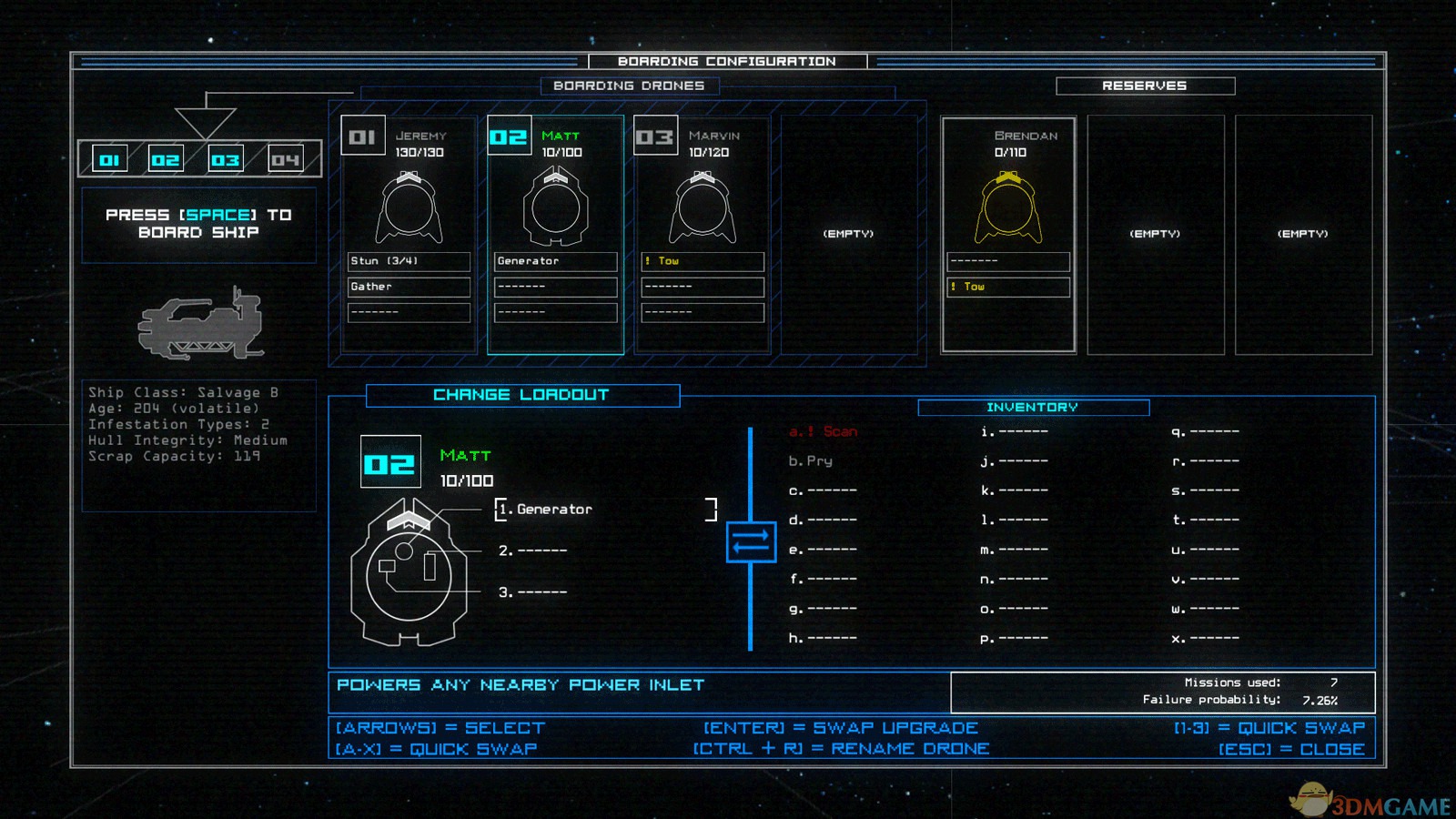The width and height of the screenshot is (1456, 819).
Task: Select Matt's Generator slot in the top card
Action: [x=555, y=261]
